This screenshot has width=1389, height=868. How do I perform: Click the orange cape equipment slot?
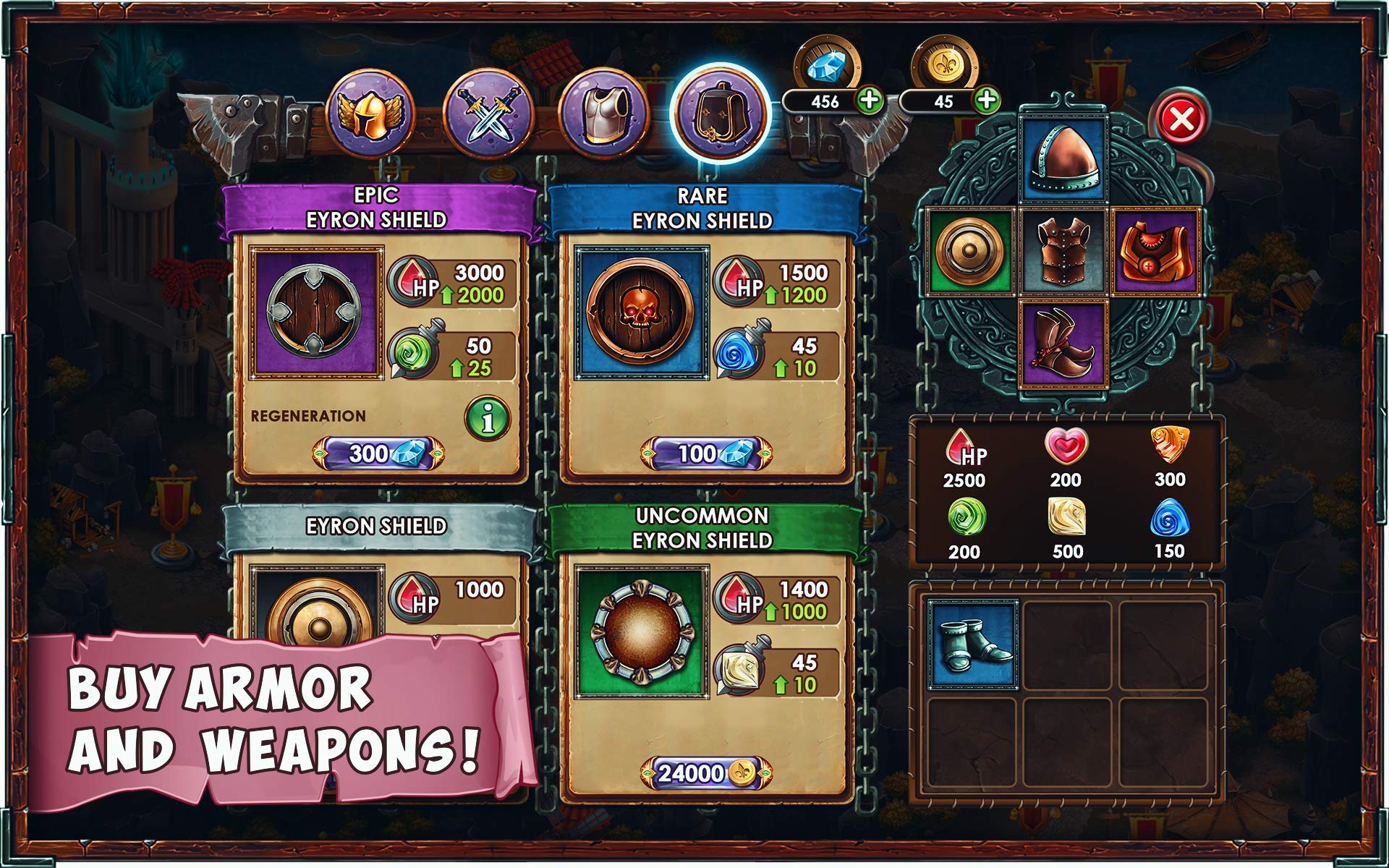pos(1157,251)
